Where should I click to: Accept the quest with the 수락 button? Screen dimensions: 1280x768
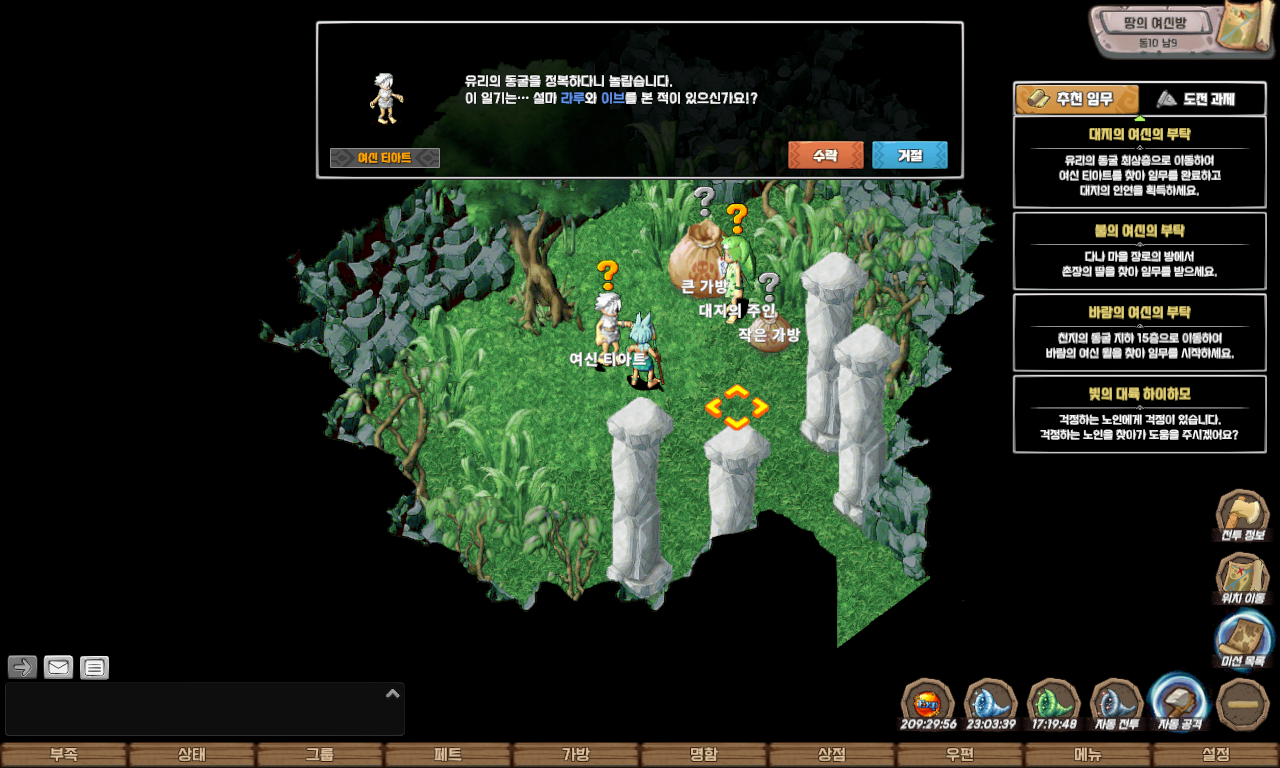pos(825,156)
